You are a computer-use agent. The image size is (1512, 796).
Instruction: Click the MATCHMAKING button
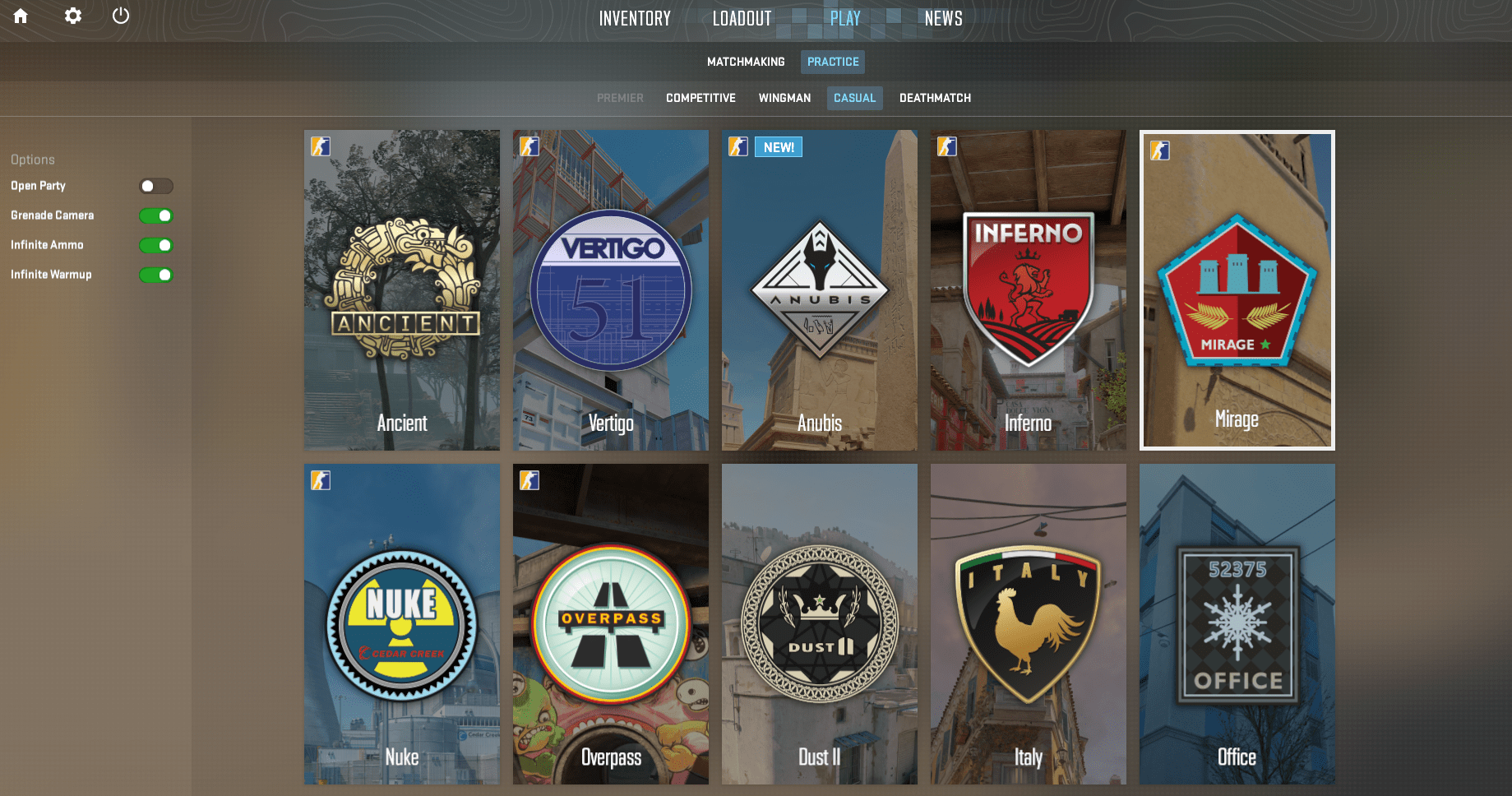[745, 61]
